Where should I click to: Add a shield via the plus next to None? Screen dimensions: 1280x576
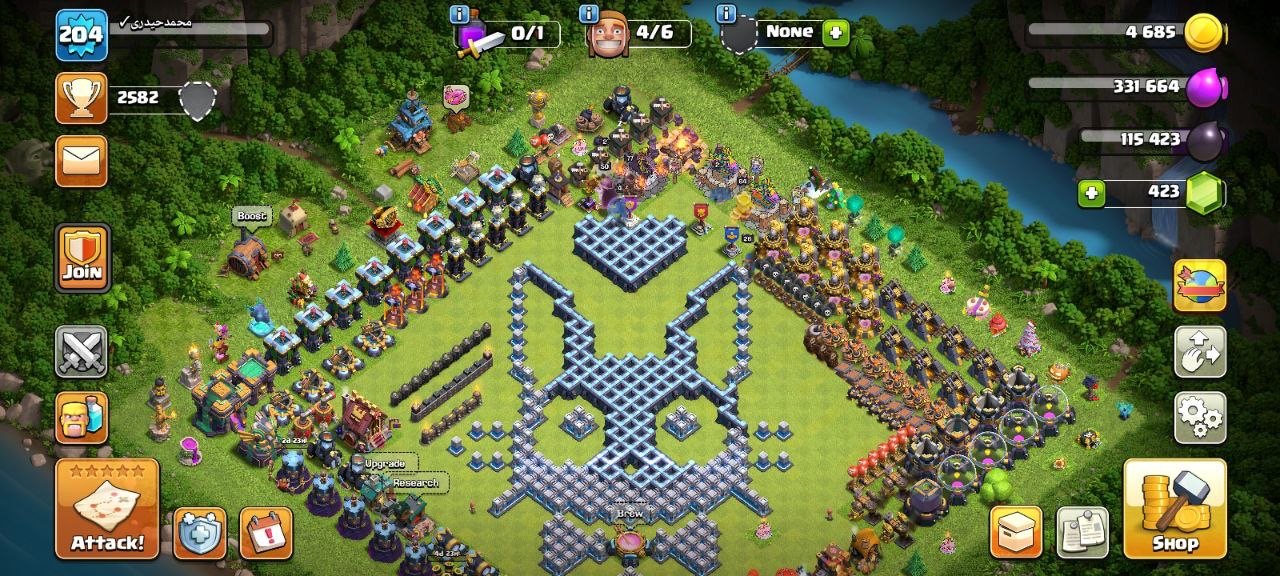[x=835, y=33]
